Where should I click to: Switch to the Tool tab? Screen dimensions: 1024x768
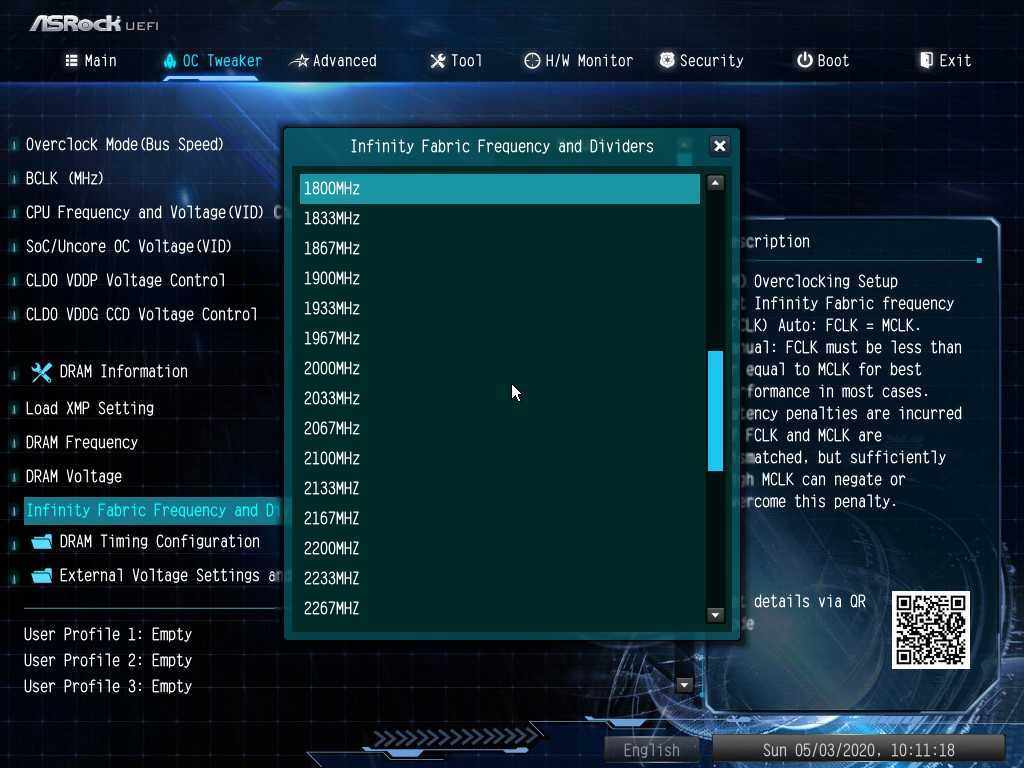coord(456,61)
